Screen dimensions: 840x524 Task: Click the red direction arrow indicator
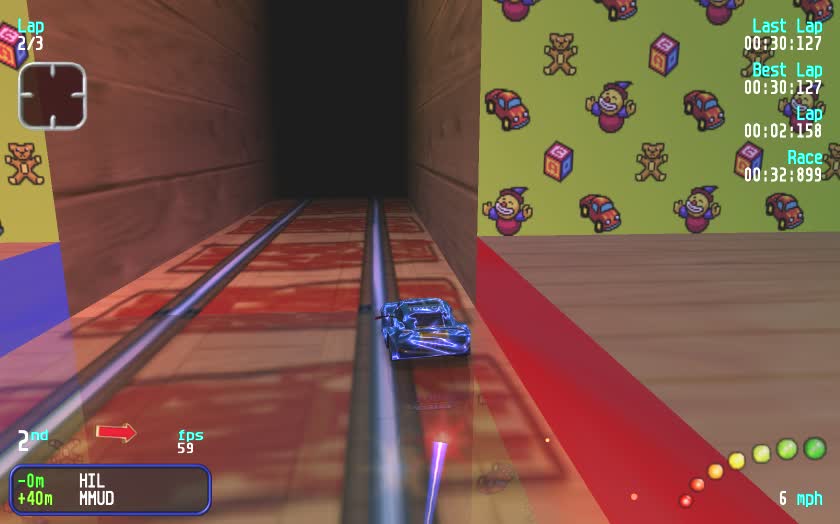point(116,432)
